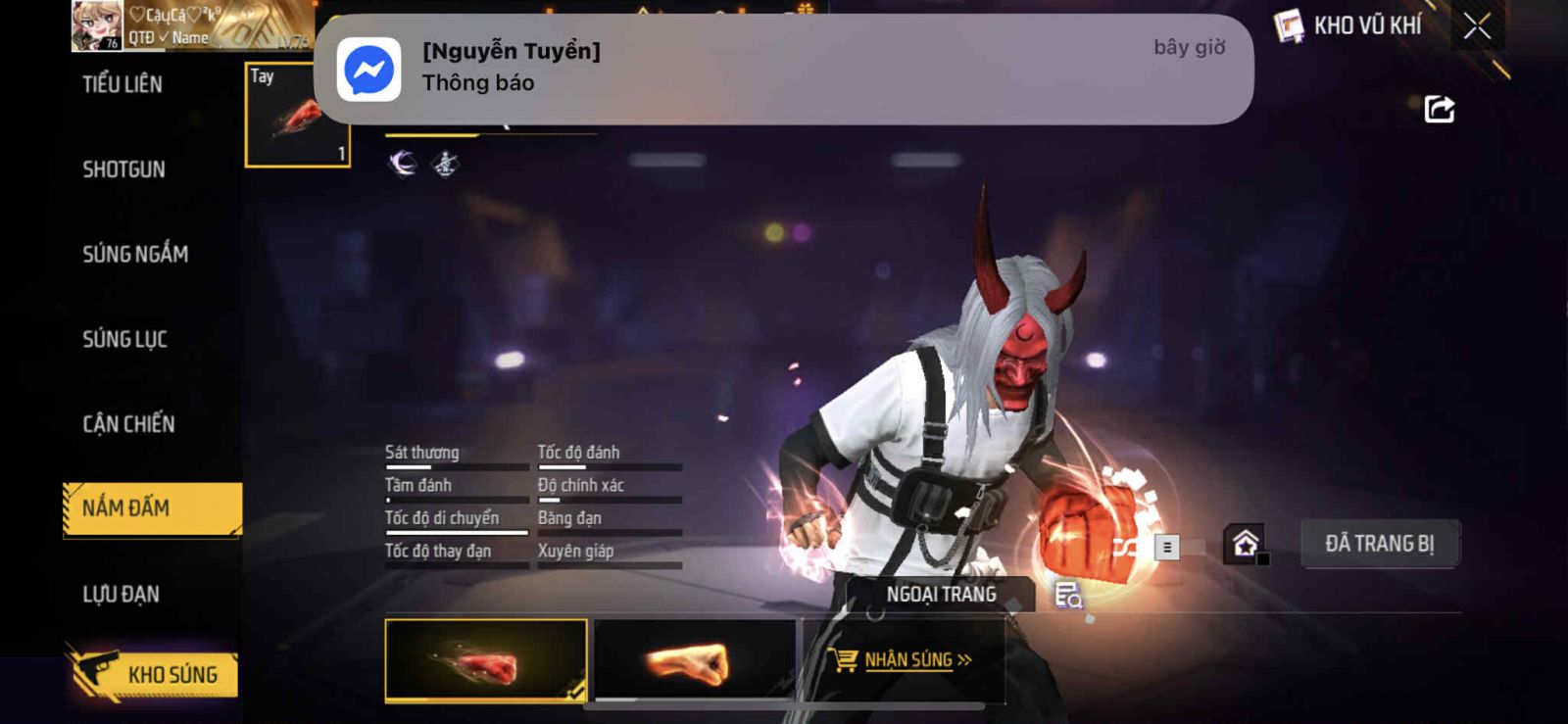The width and height of the screenshot is (1568, 724).
Task: Close the KHO VŨ KHÍ screen
Action: point(1477,26)
